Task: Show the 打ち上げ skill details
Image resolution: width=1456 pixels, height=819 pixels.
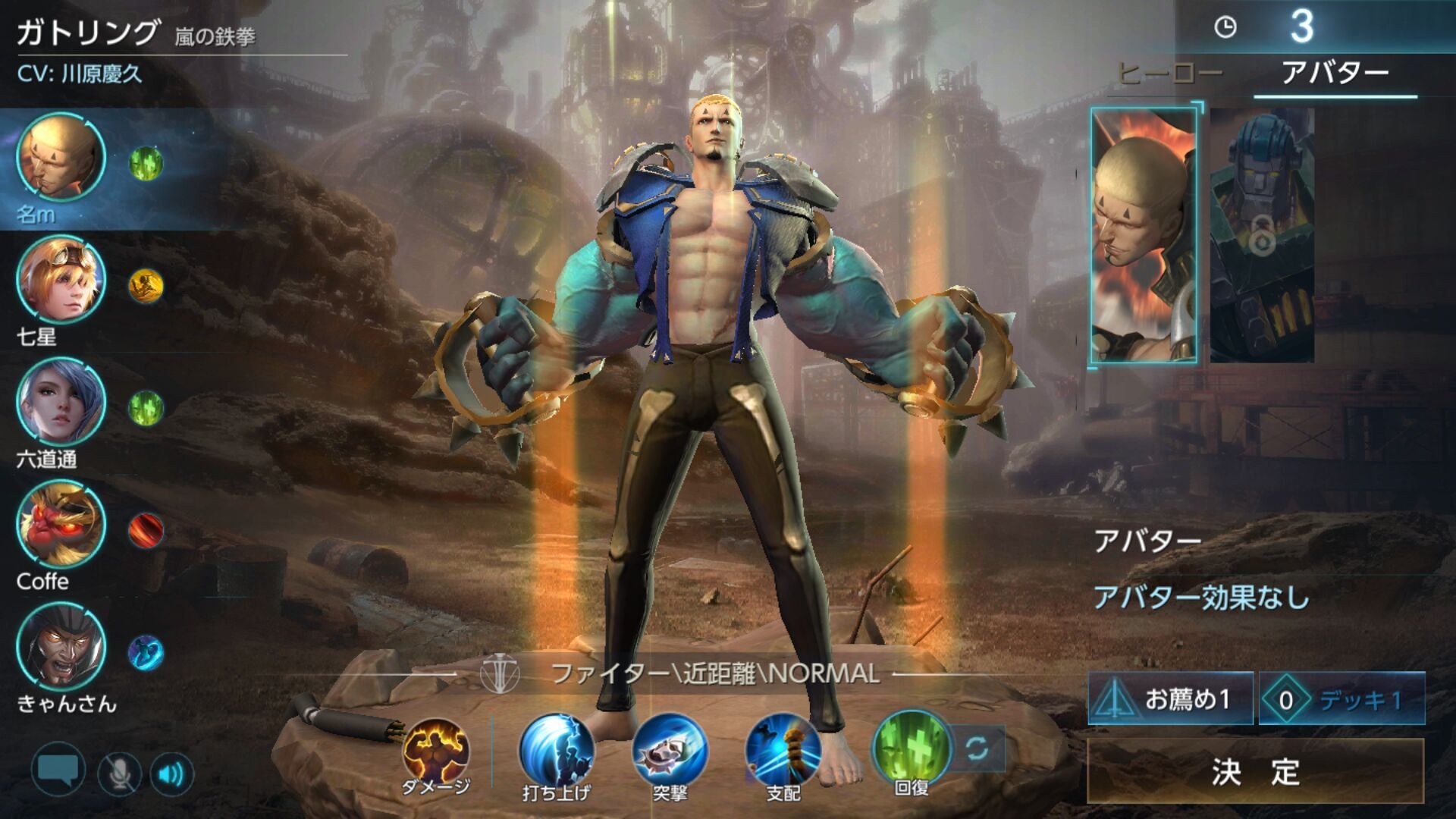Action: click(x=556, y=751)
